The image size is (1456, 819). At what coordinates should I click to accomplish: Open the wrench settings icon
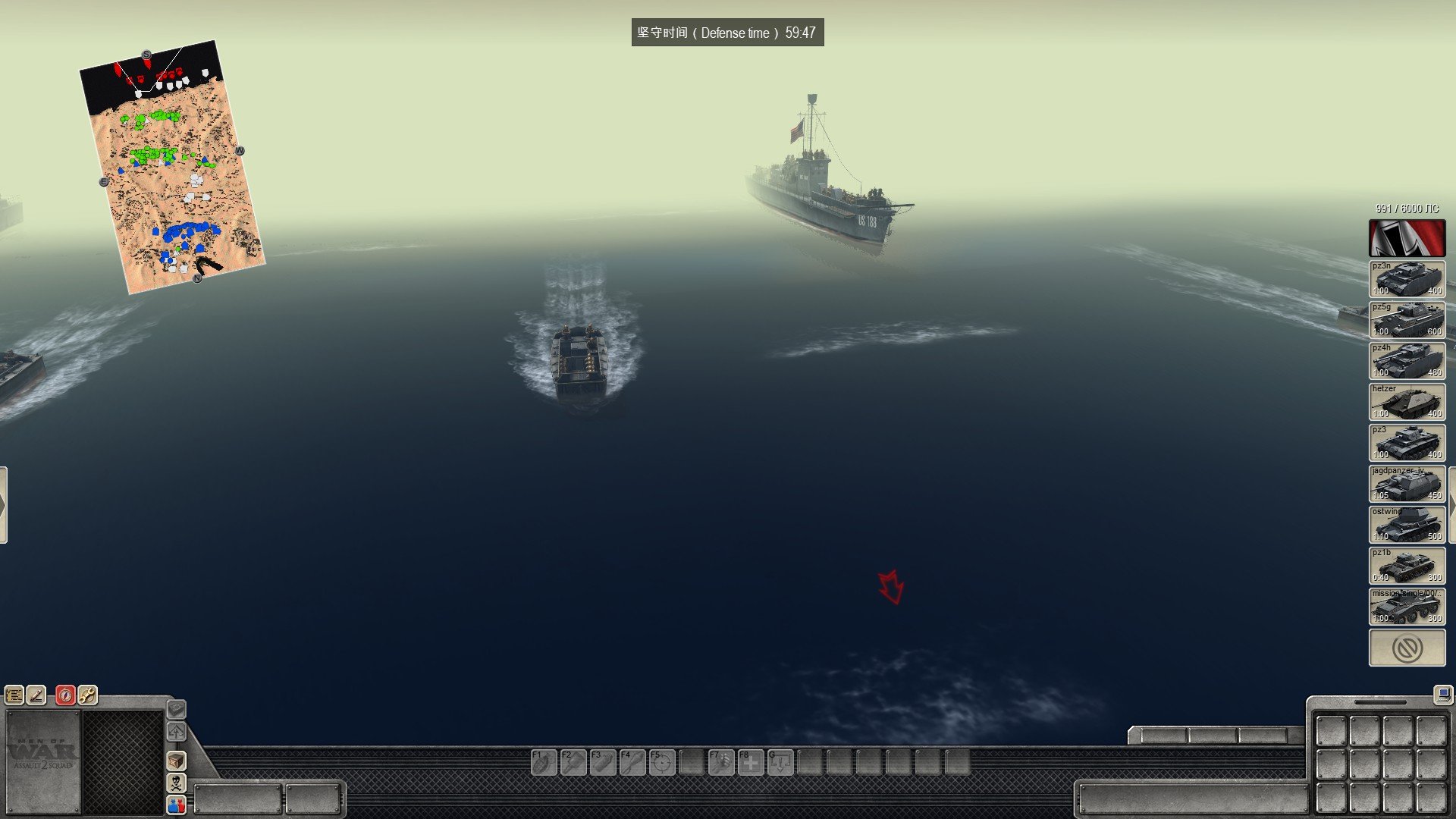[x=87, y=695]
